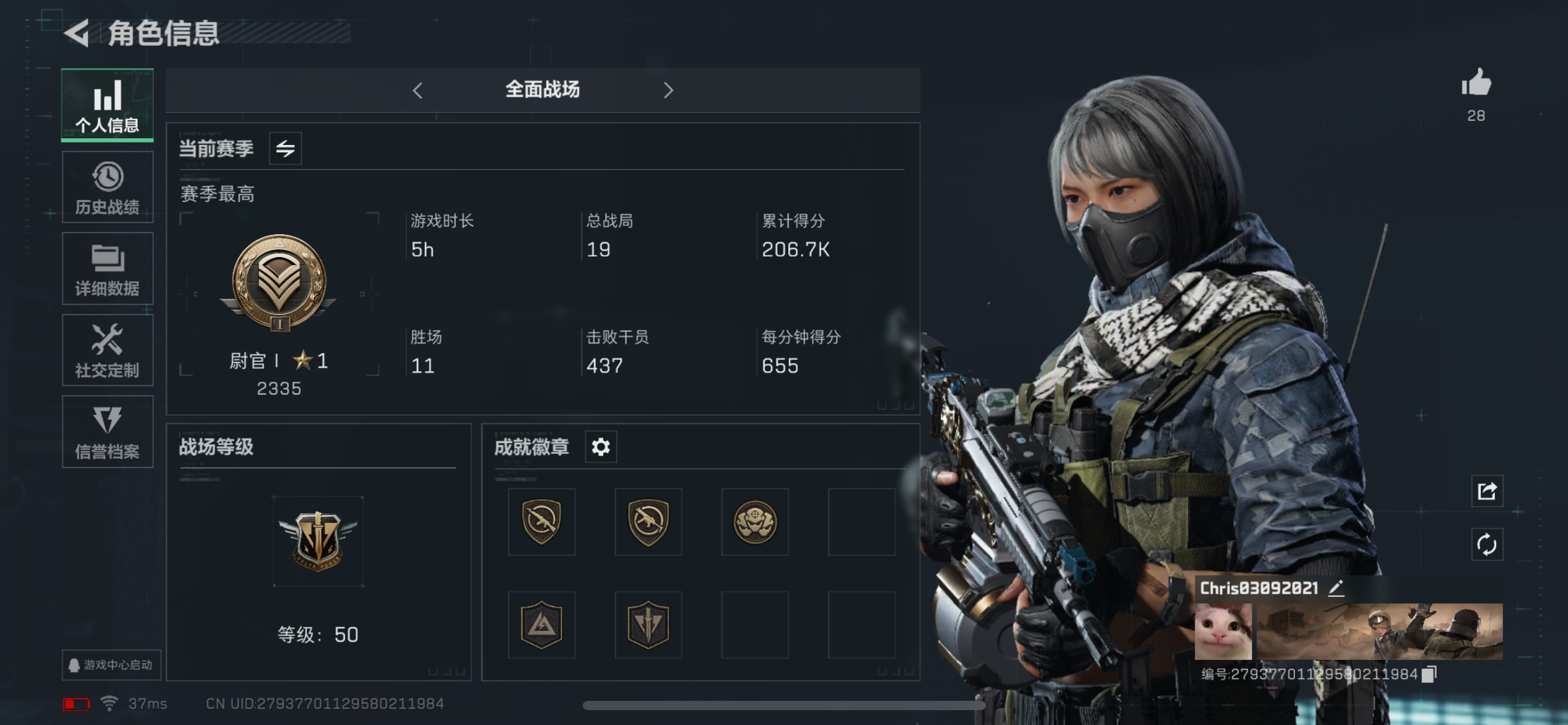Edit the Chris03092021 player name
The height and width of the screenshot is (725, 1568).
(1336, 588)
